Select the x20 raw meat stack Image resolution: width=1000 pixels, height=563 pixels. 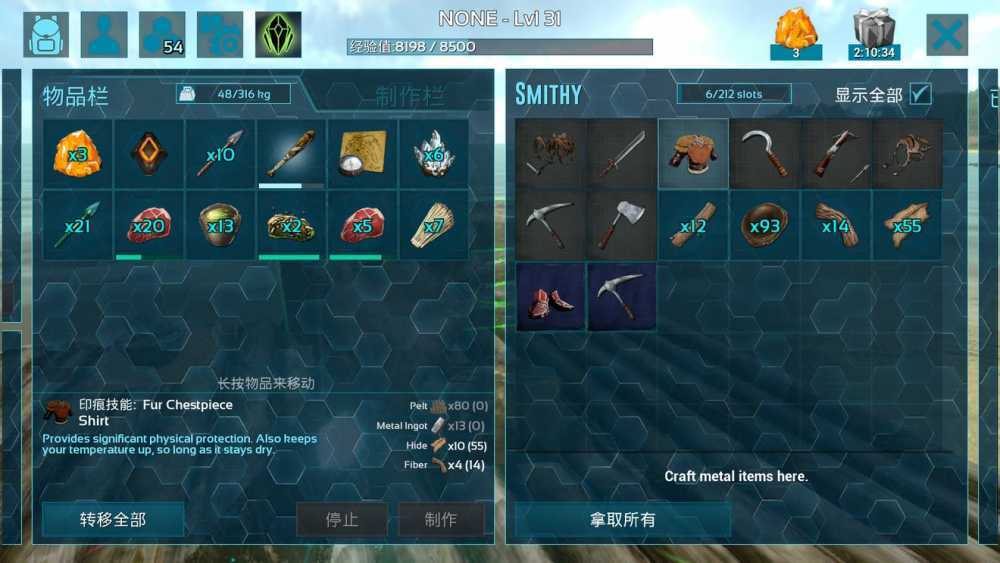coord(148,225)
